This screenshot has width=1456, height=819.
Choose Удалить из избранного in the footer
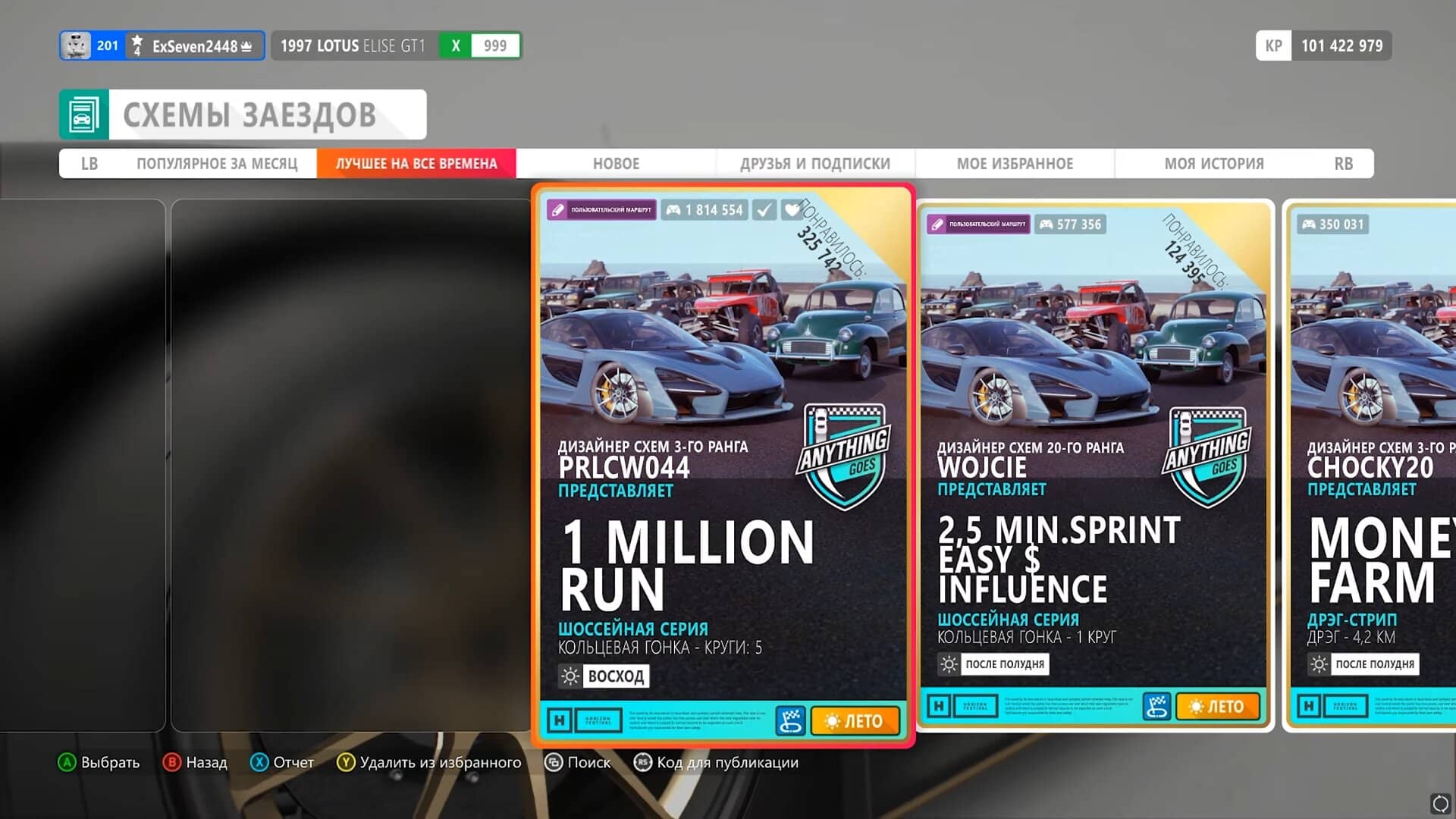(429, 763)
